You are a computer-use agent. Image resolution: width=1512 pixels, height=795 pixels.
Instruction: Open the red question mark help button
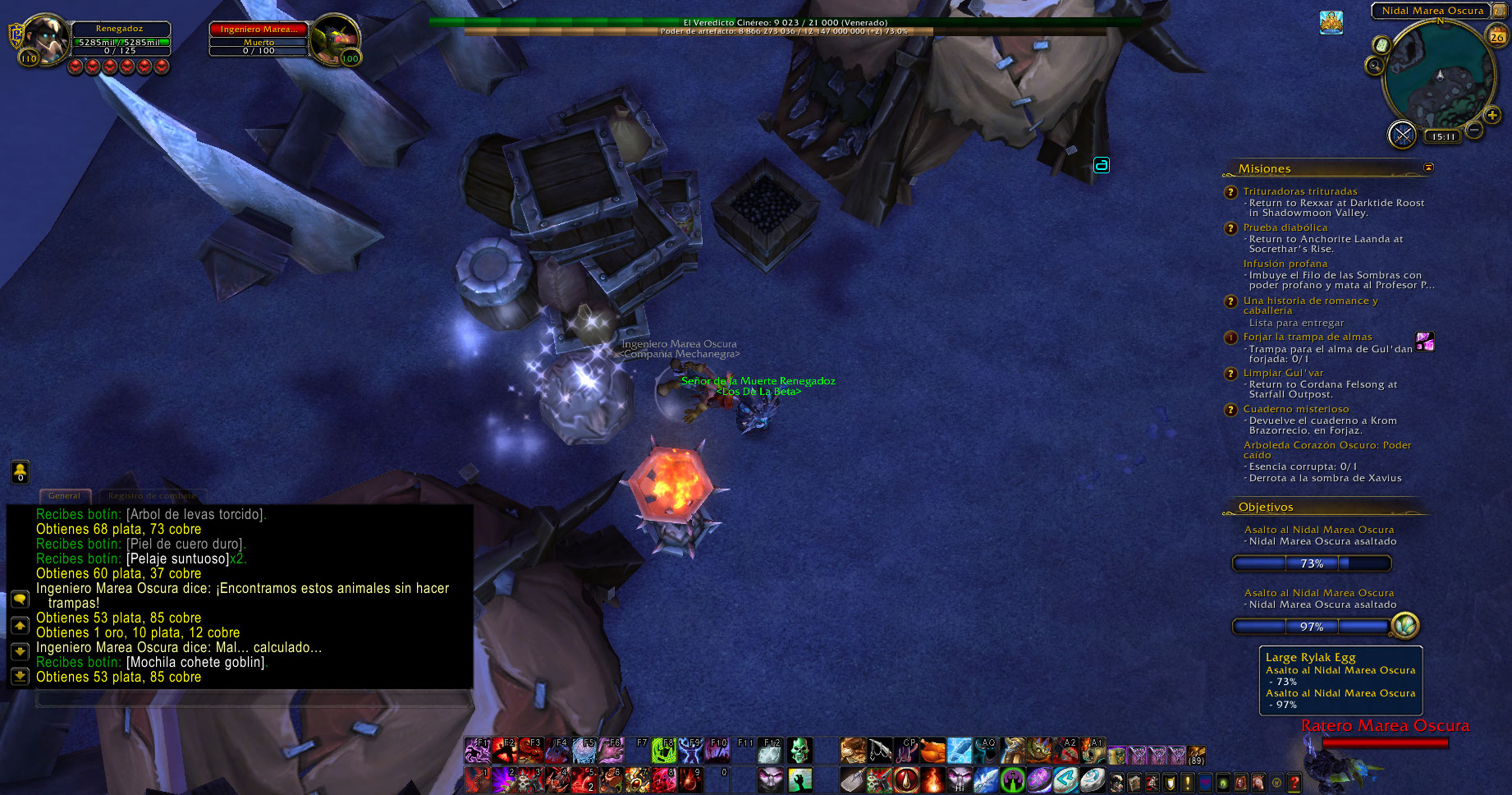[1294, 783]
